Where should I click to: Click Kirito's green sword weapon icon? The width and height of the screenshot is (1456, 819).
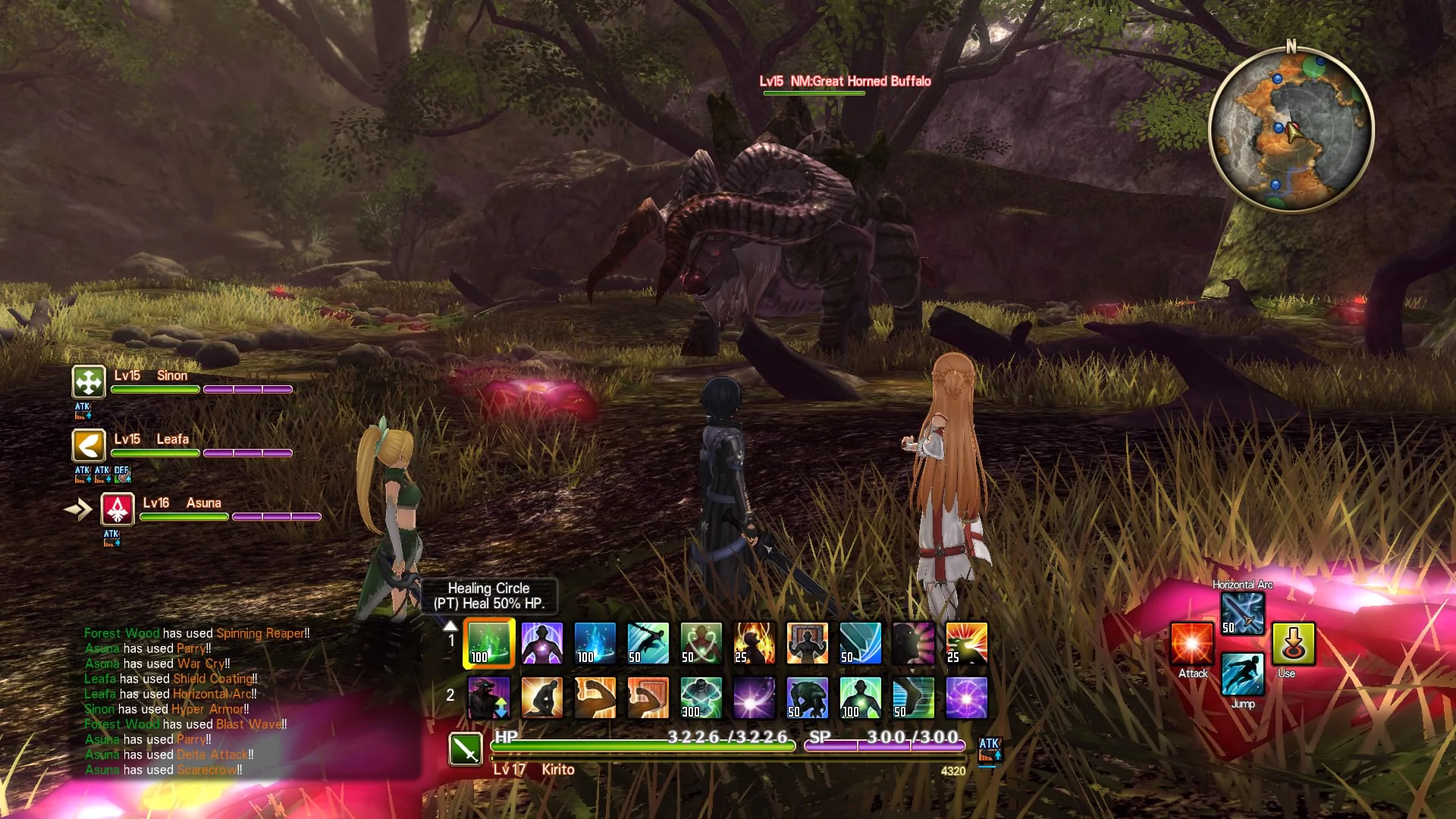point(466,751)
